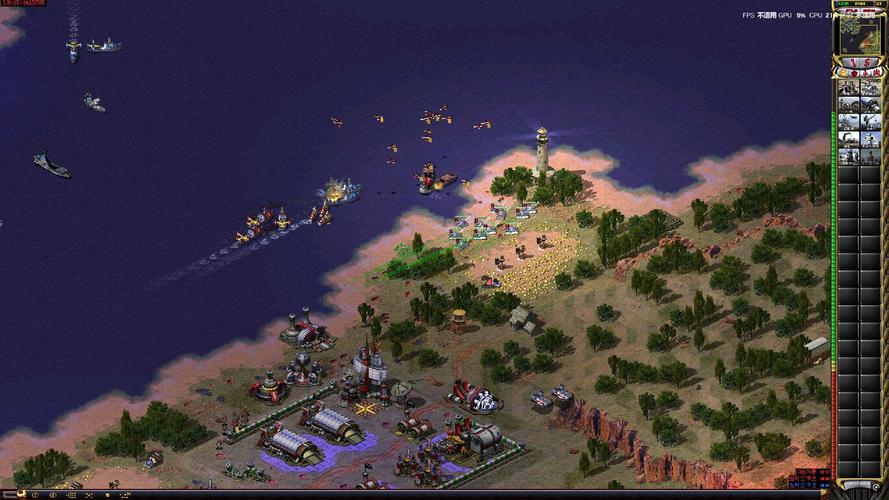Switch to the infantry build tab
The width and height of the screenshot is (889, 500).
click(865, 73)
